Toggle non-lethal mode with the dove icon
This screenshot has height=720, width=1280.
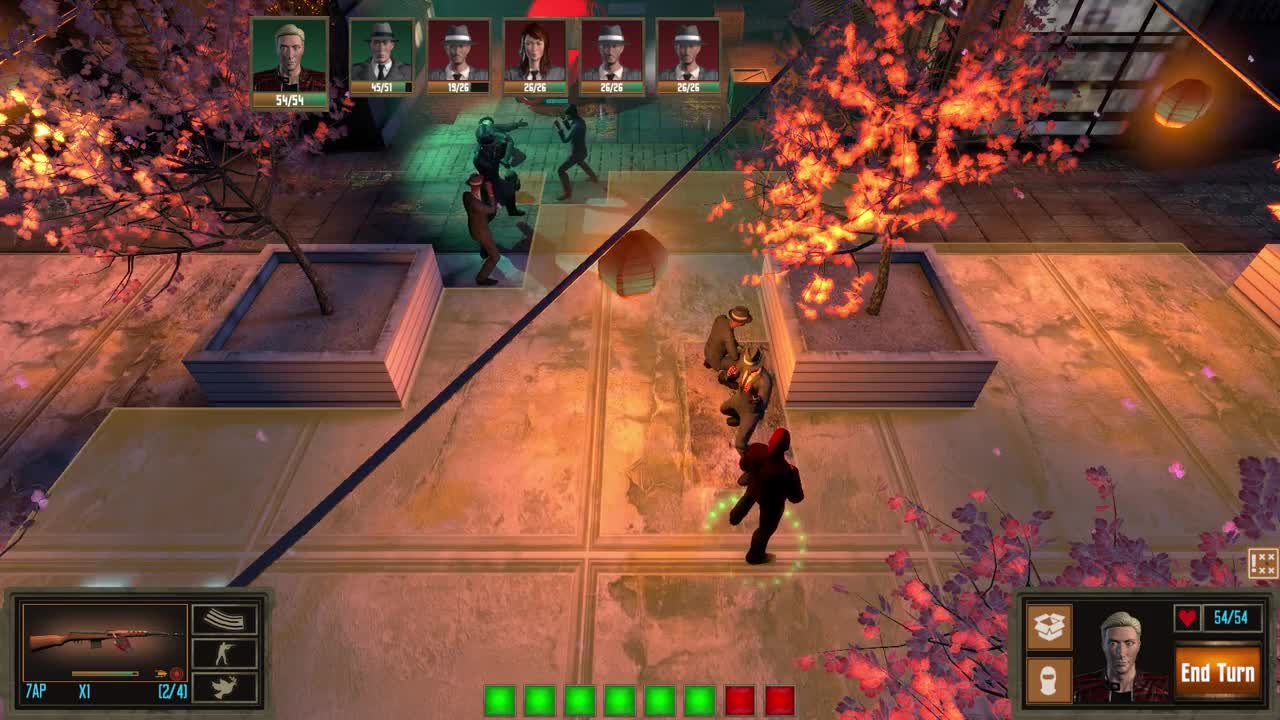pos(224,688)
